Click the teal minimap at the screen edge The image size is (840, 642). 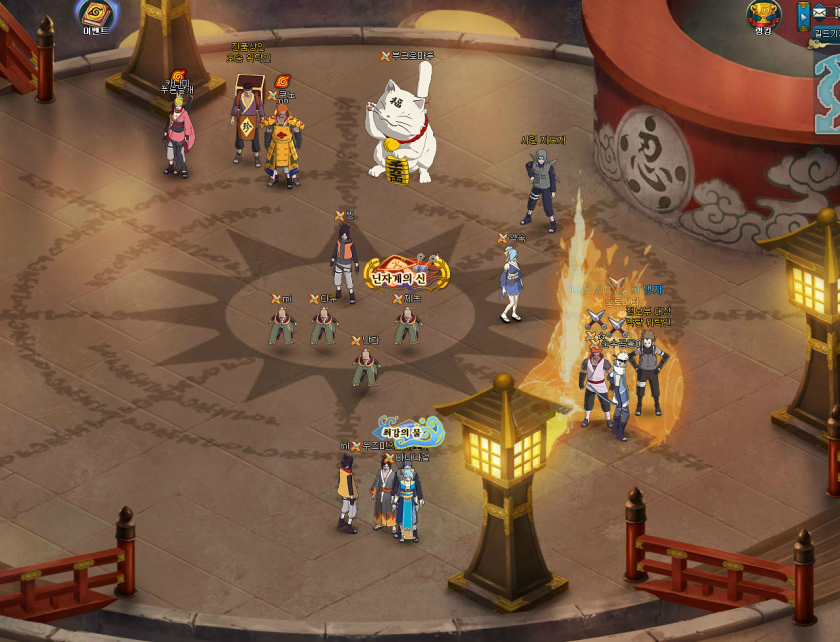pos(828,95)
